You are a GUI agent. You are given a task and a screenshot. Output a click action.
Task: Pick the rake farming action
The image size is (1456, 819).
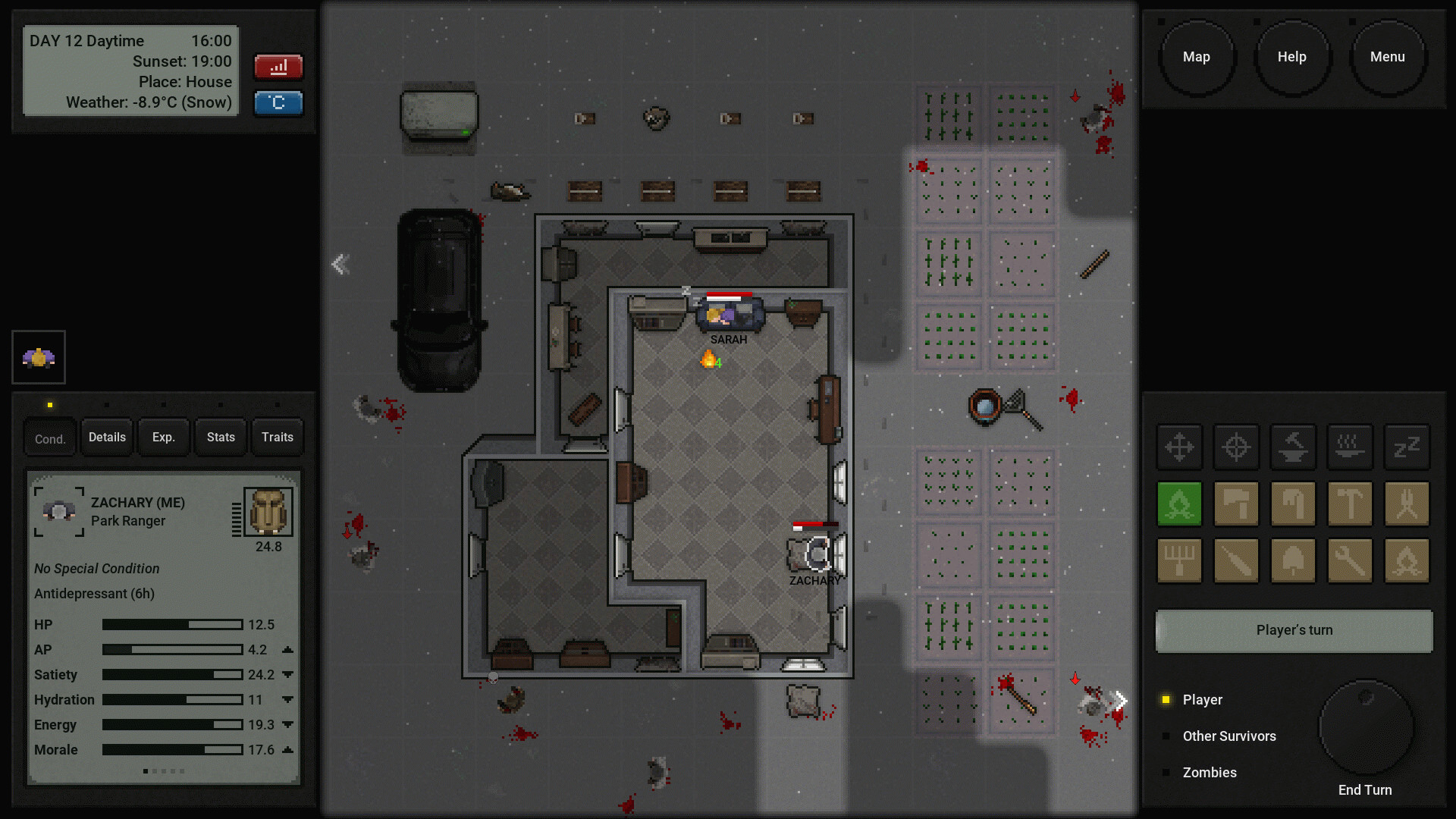point(1179,561)
